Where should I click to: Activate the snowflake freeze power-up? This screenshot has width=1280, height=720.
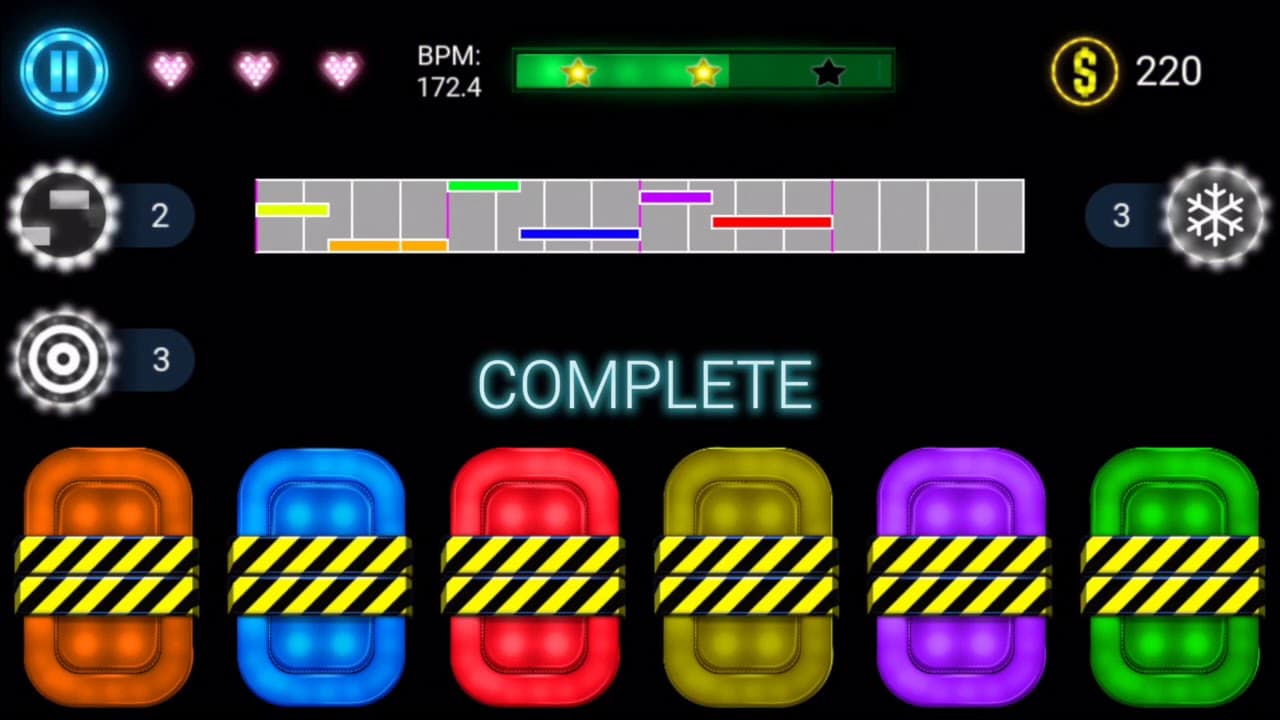point(1215,215)
